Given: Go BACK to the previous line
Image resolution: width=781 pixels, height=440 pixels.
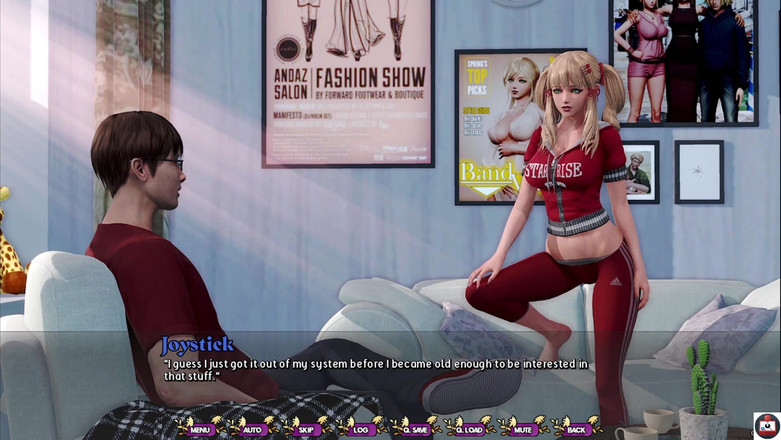Looking at the screenshot, I should [576, 429].
